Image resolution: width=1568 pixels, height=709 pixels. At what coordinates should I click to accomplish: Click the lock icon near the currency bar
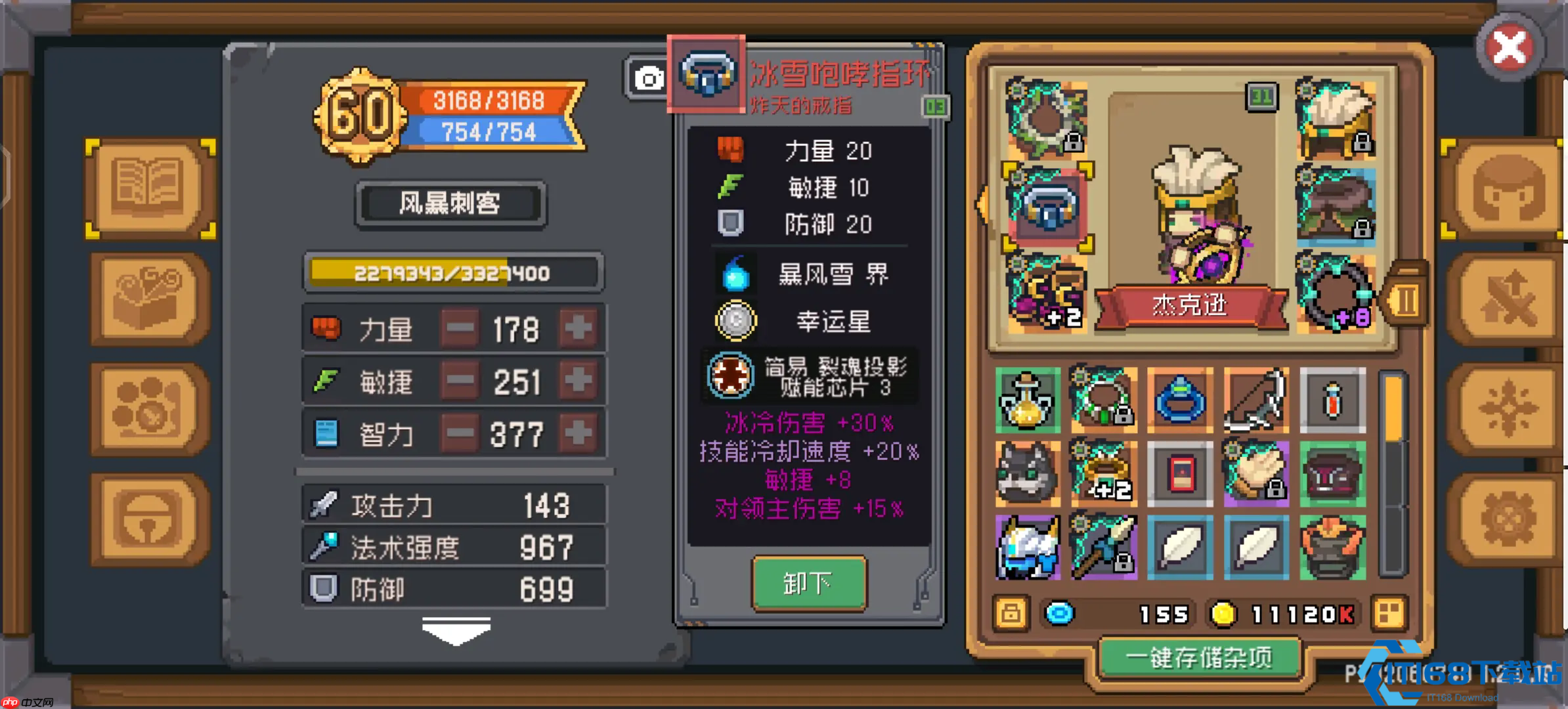pos(1011,613)
